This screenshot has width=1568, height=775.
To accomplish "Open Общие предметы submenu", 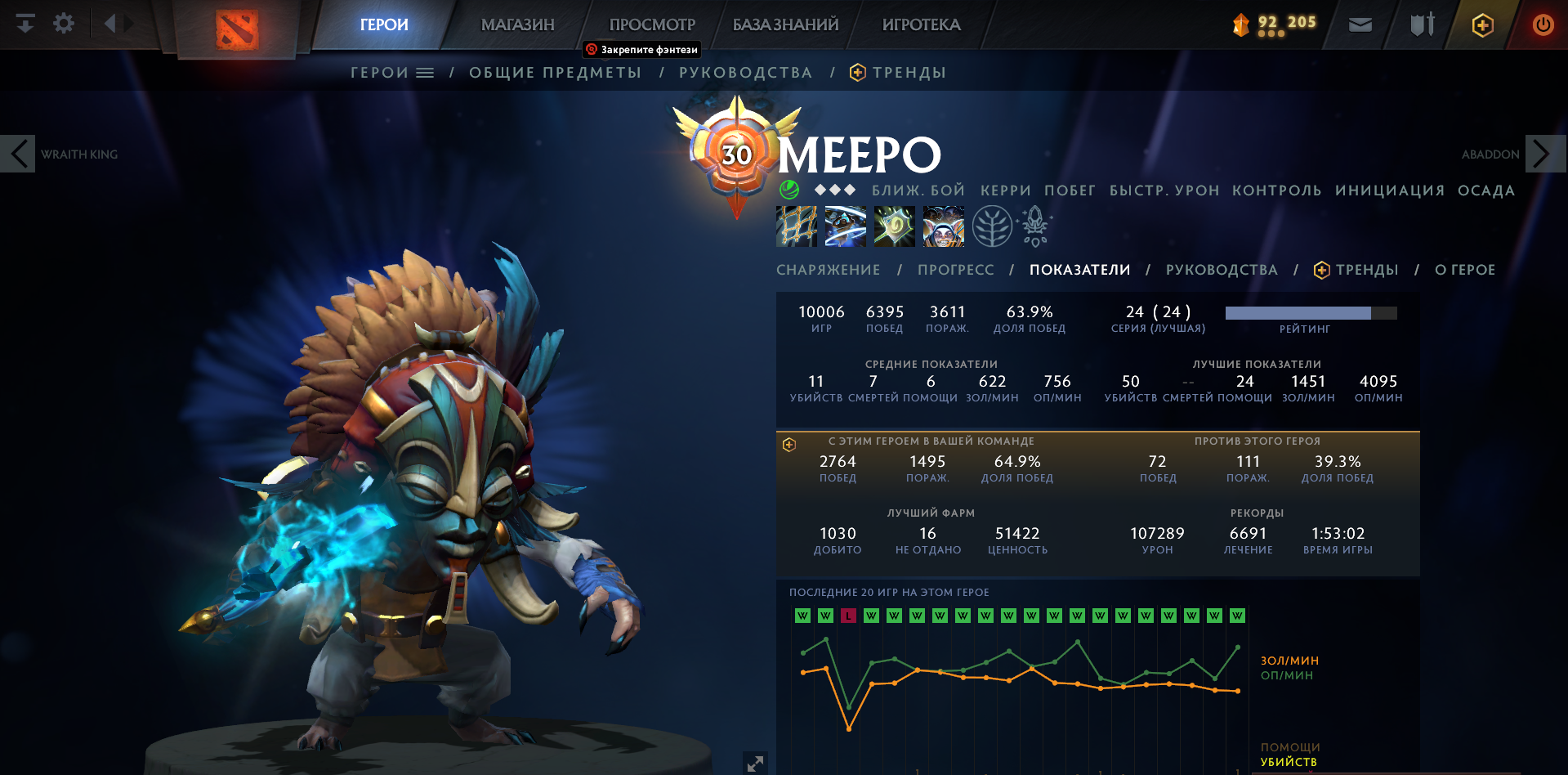I will point(556,73).
